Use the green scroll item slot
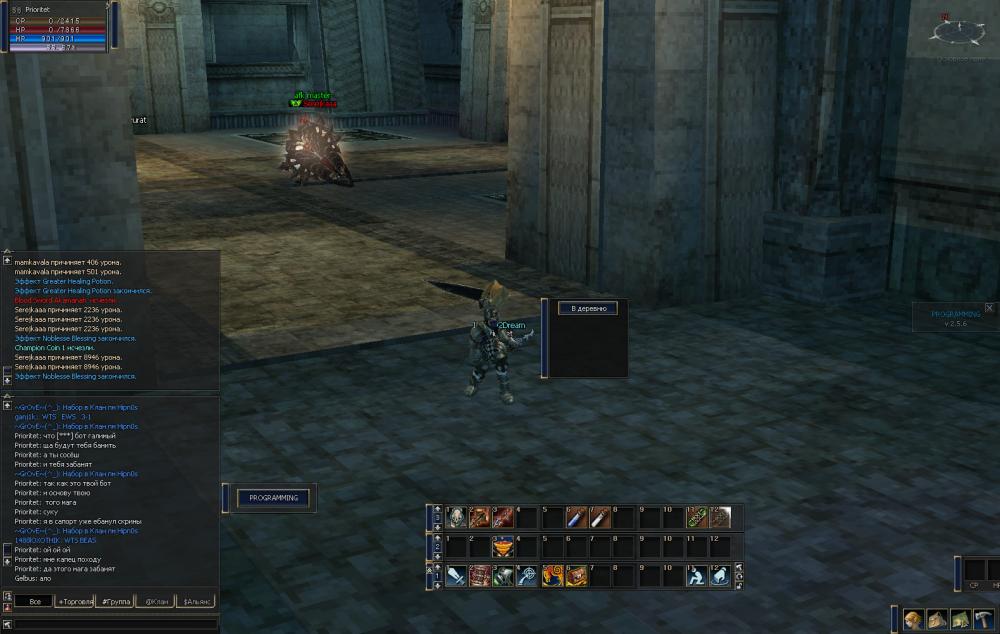The image size is (1000, 634). (696, 517)
